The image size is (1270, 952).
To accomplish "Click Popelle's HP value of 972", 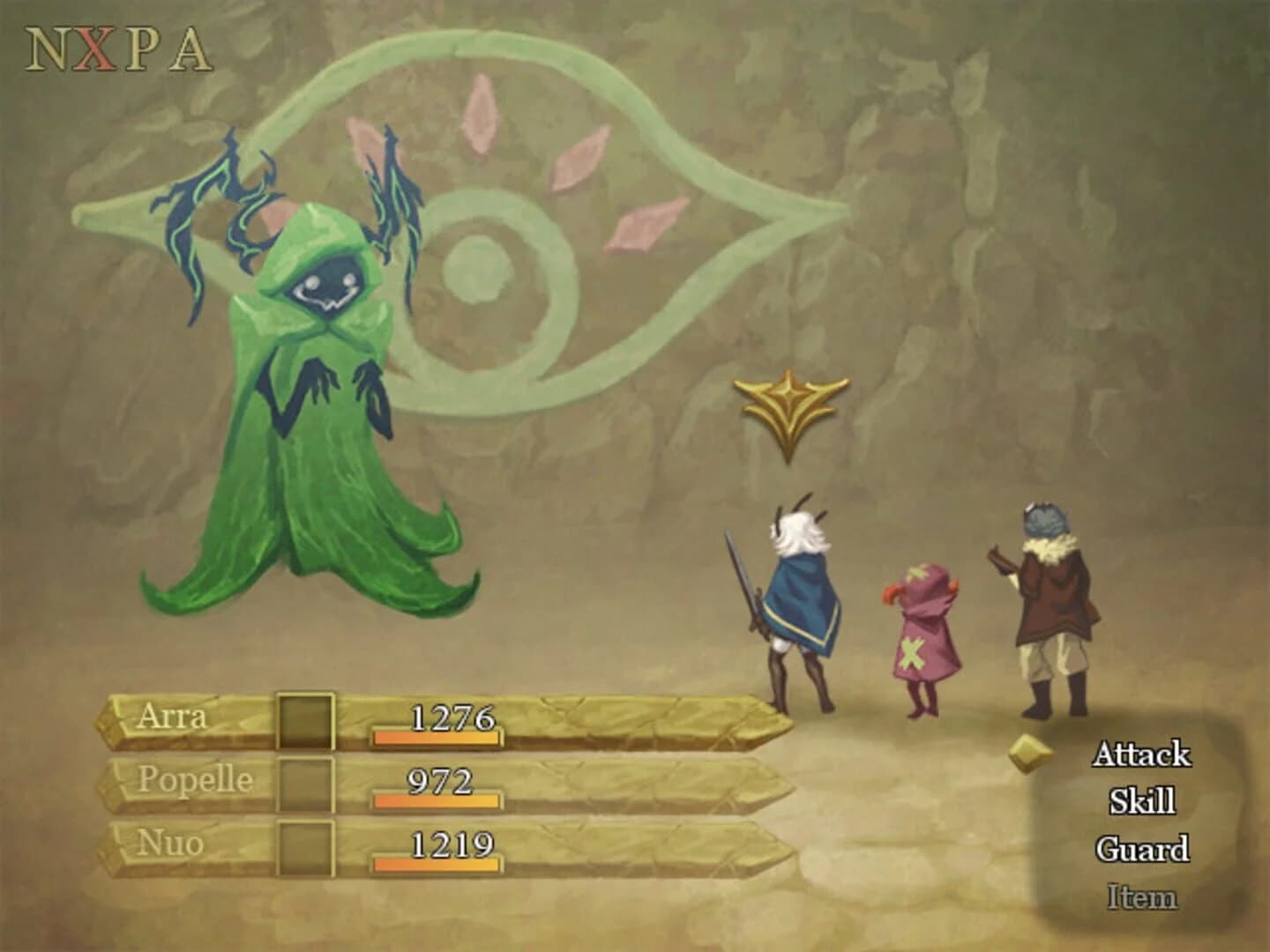I will pos(441,780).
